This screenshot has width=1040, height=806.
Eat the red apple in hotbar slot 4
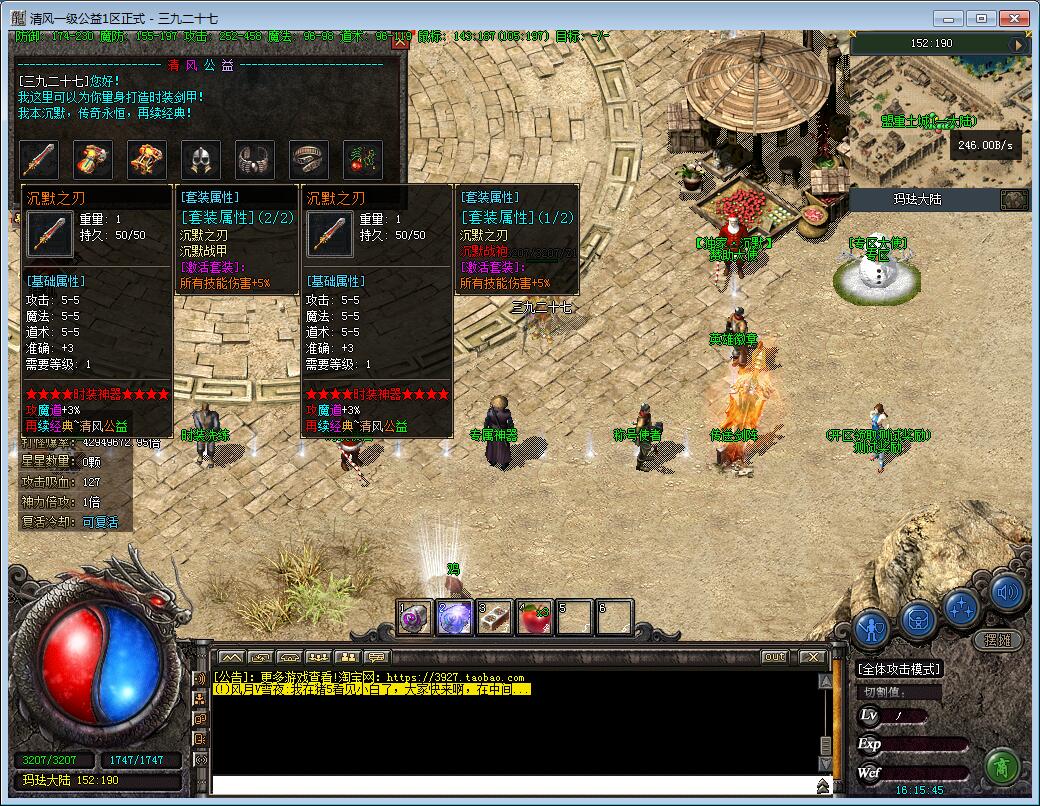click(534, 618)
